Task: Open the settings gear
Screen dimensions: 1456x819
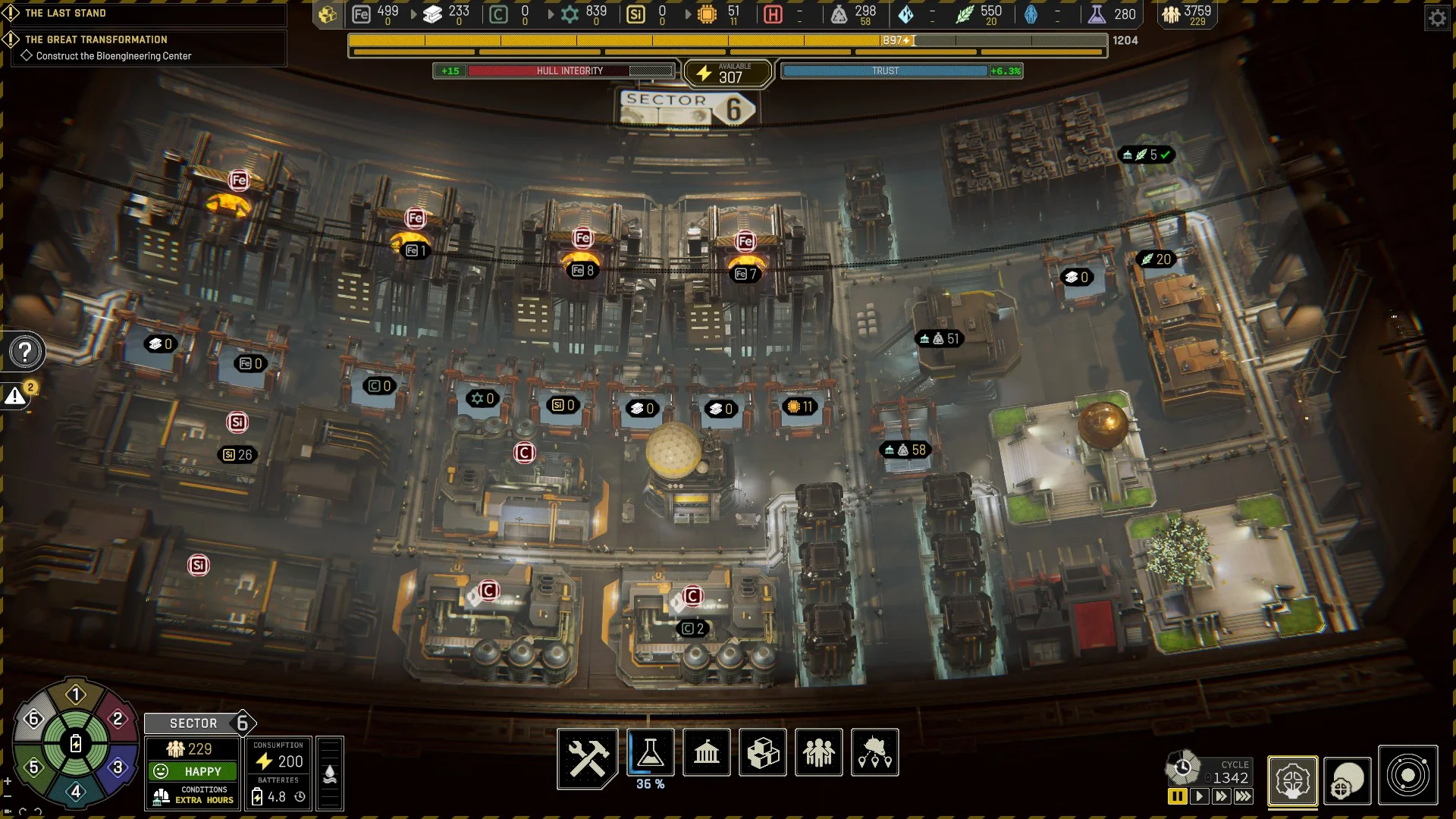Action: coord(1437,17)
